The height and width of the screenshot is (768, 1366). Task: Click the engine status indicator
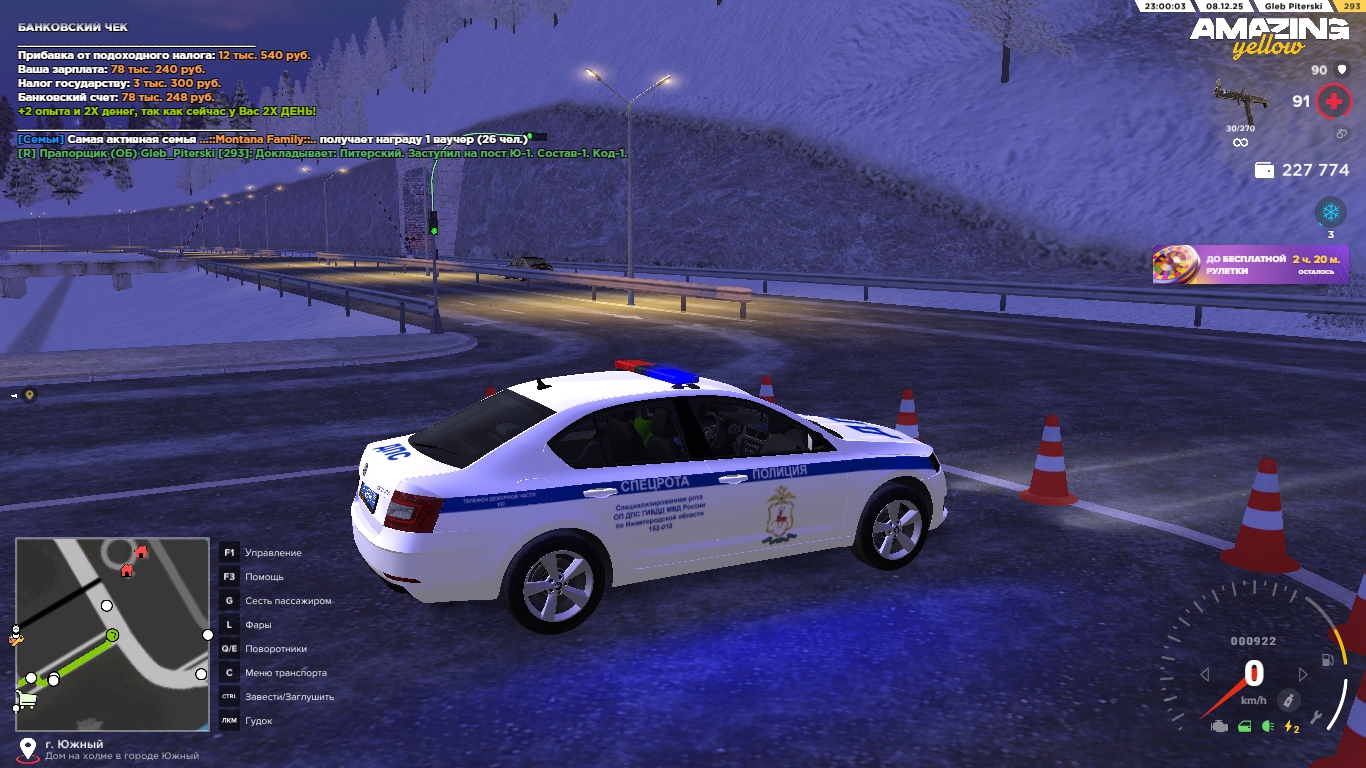point(1219,727)
